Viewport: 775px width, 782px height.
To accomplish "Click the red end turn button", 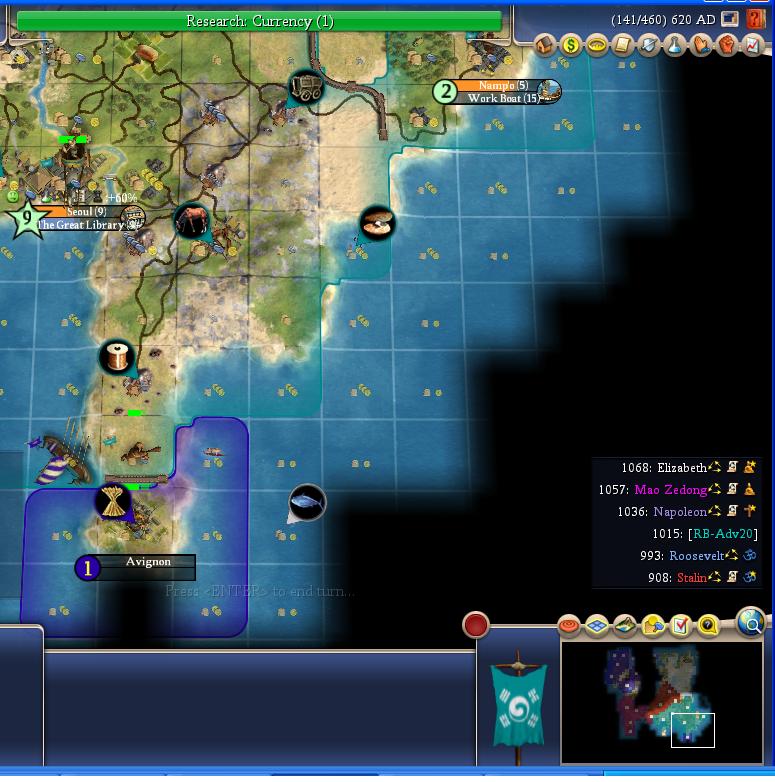I will click(x=476, y=626).
